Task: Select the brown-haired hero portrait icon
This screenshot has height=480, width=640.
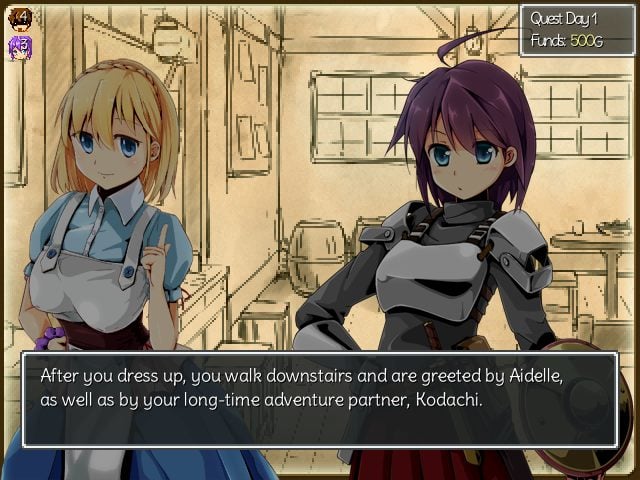Action: (x=19, y=19)
